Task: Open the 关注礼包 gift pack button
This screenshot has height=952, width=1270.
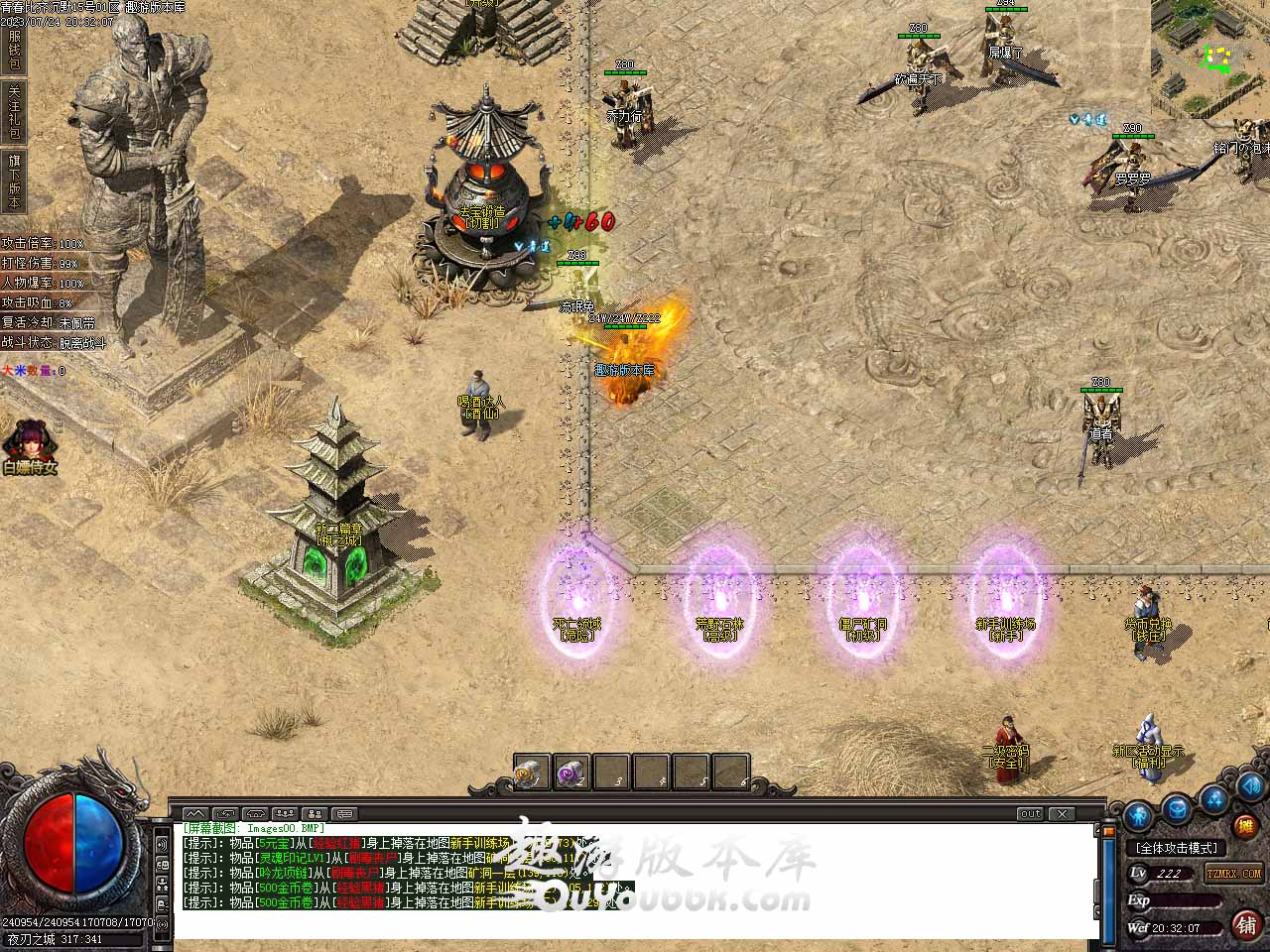Action: (14, 111)
